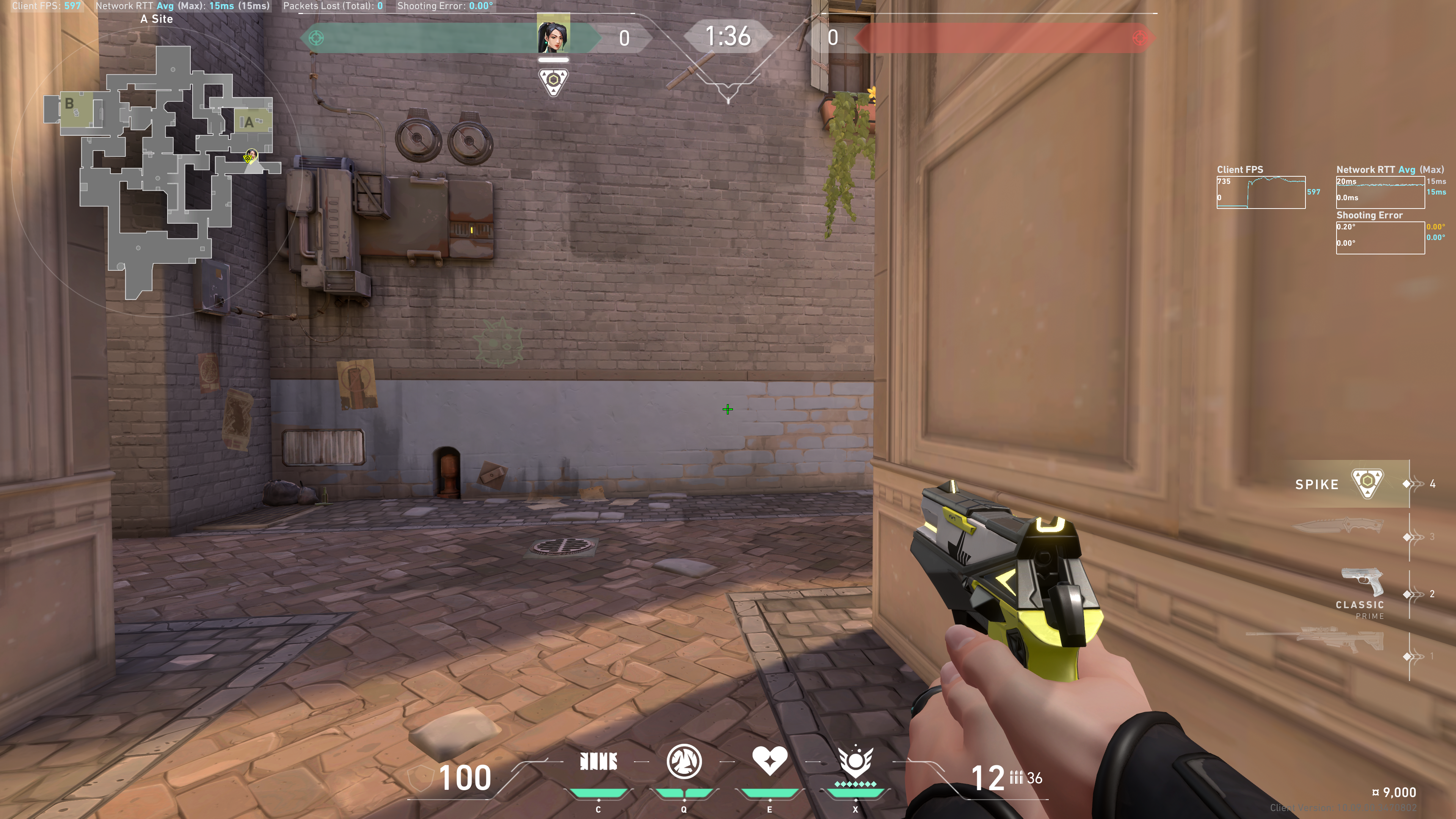Viewport: 1456px width, 819px height.
Task: Click the Client FPS performance graph
Action: 1260,193
